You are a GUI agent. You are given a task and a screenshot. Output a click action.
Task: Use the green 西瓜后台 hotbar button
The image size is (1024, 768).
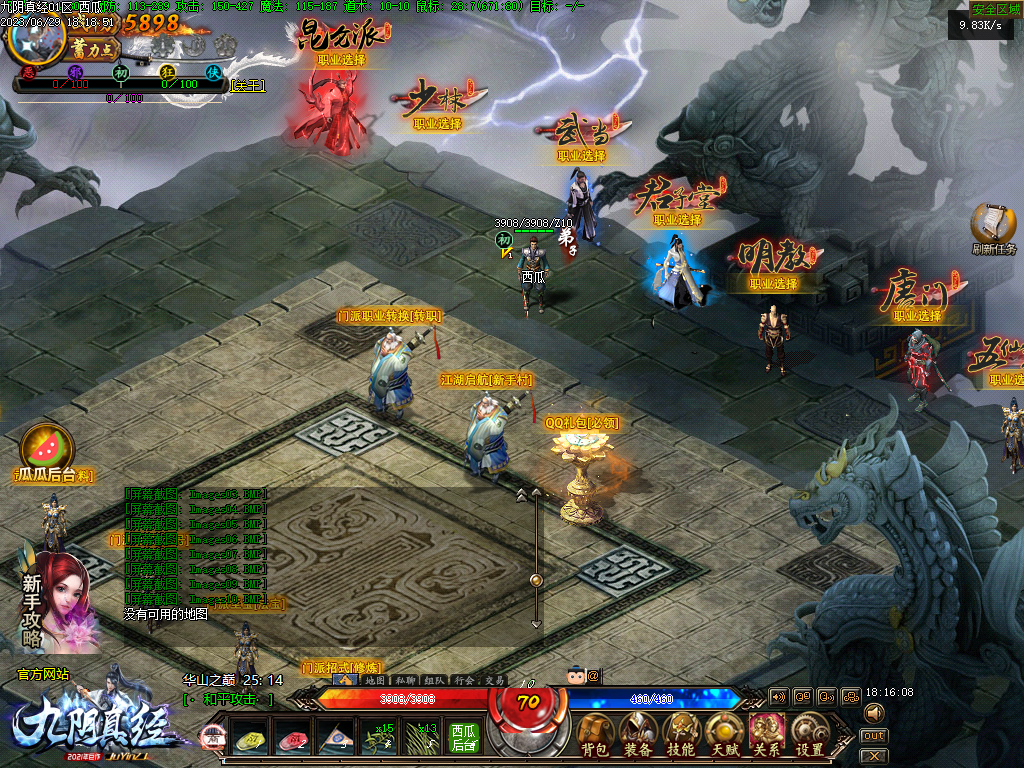point(463,738)
